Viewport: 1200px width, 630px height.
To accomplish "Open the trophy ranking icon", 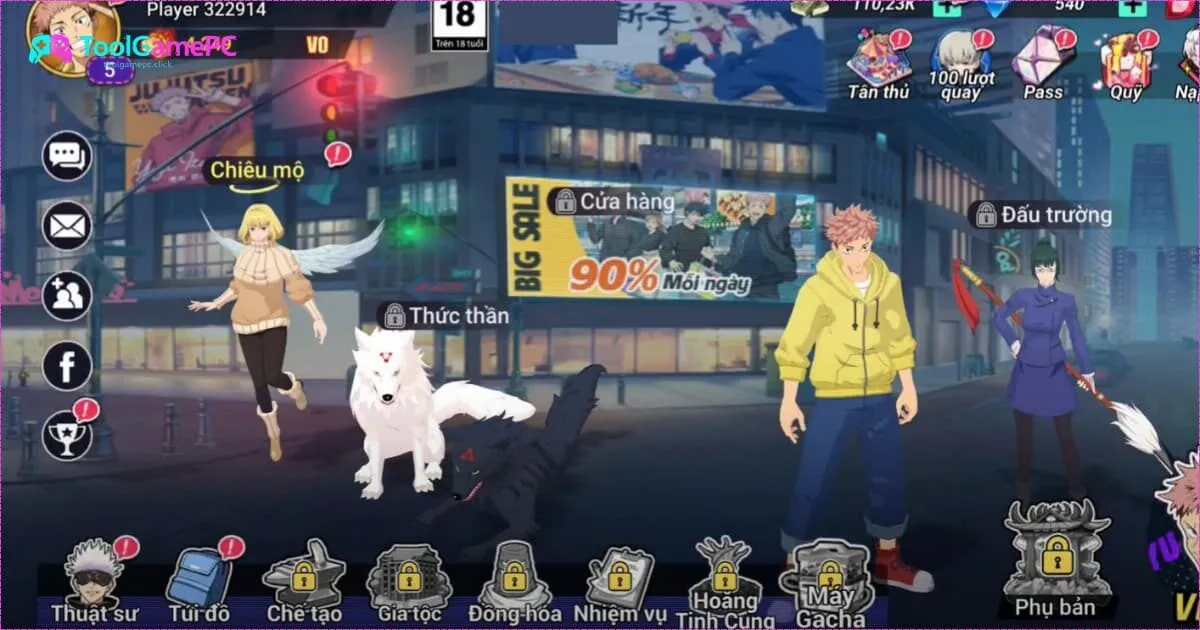I will click(x=67, y=435).
